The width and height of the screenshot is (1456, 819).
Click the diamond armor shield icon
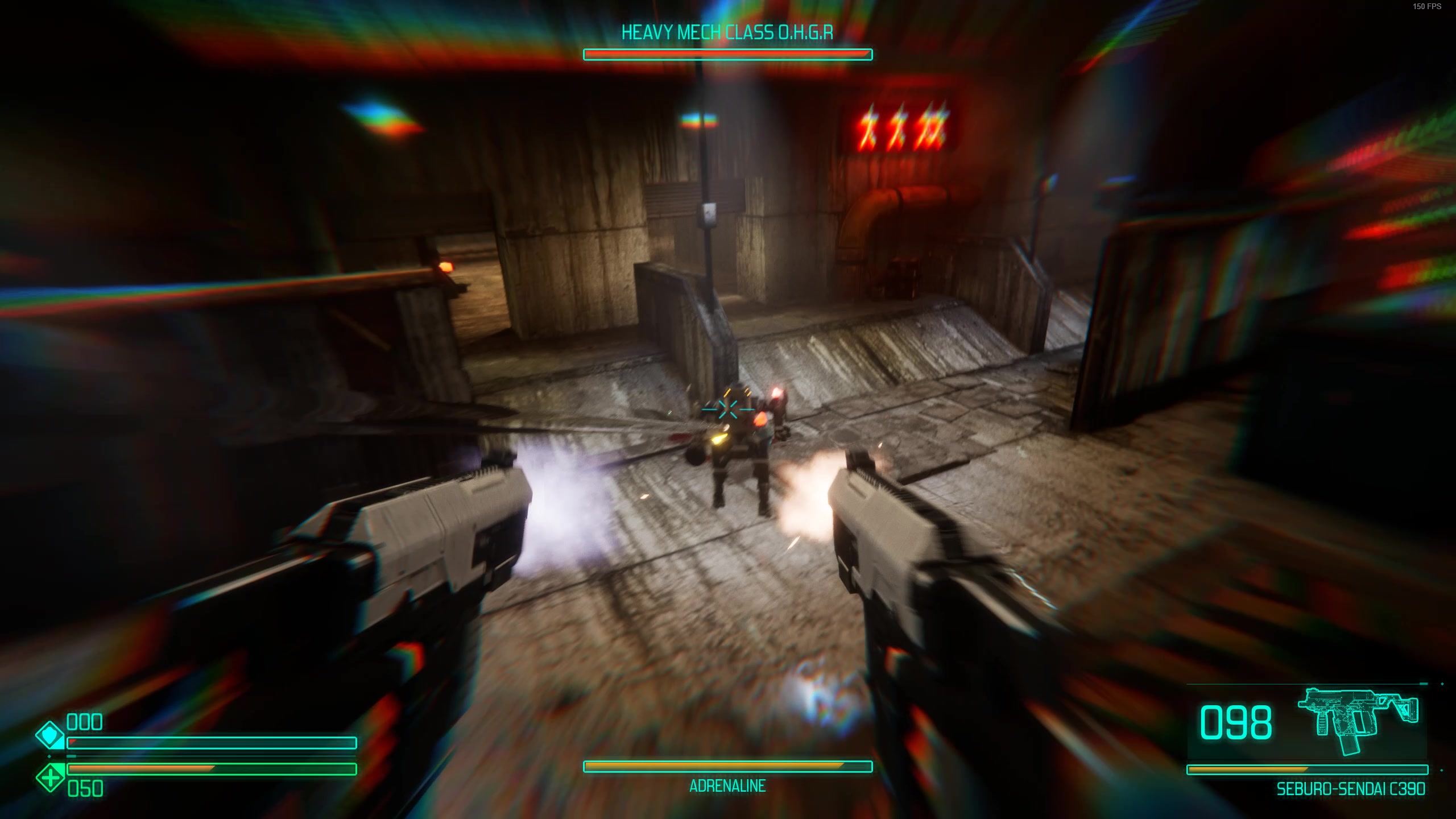click(49, 735)
